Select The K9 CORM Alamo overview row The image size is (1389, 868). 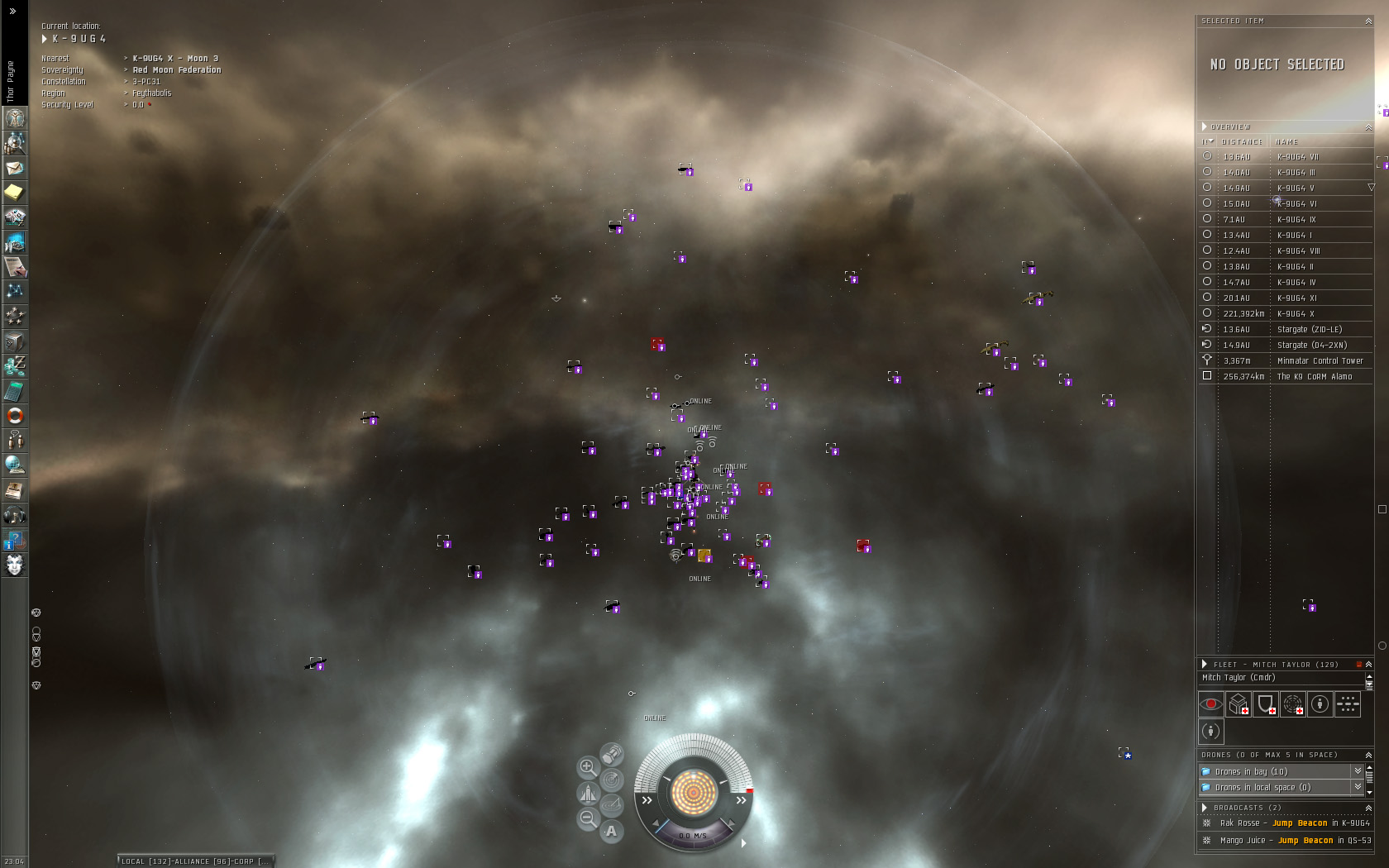(x=1314, y=376)
